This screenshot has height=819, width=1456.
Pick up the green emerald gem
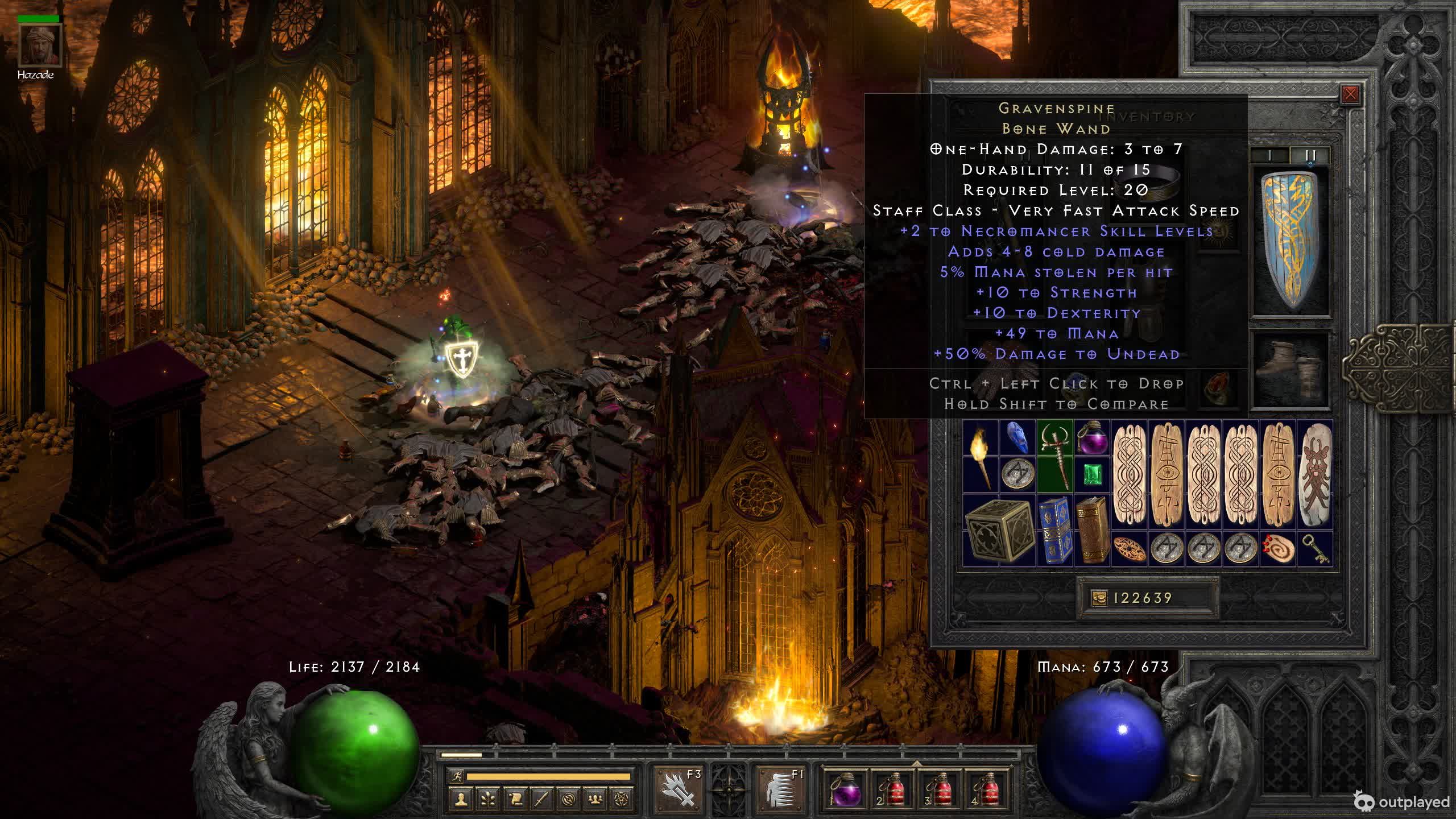click(x=1092, y=474)
